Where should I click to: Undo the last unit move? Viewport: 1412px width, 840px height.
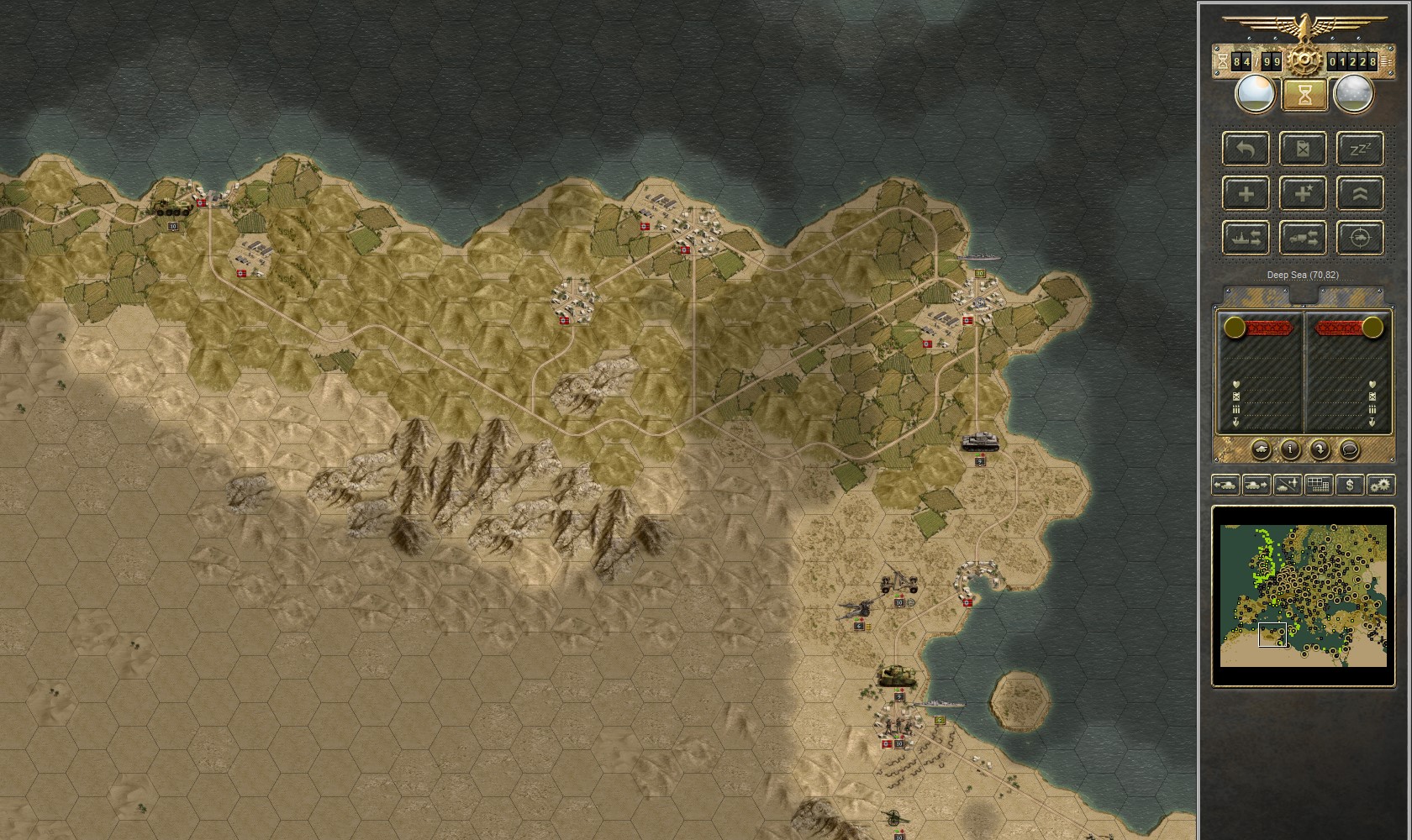point(1246,149)
